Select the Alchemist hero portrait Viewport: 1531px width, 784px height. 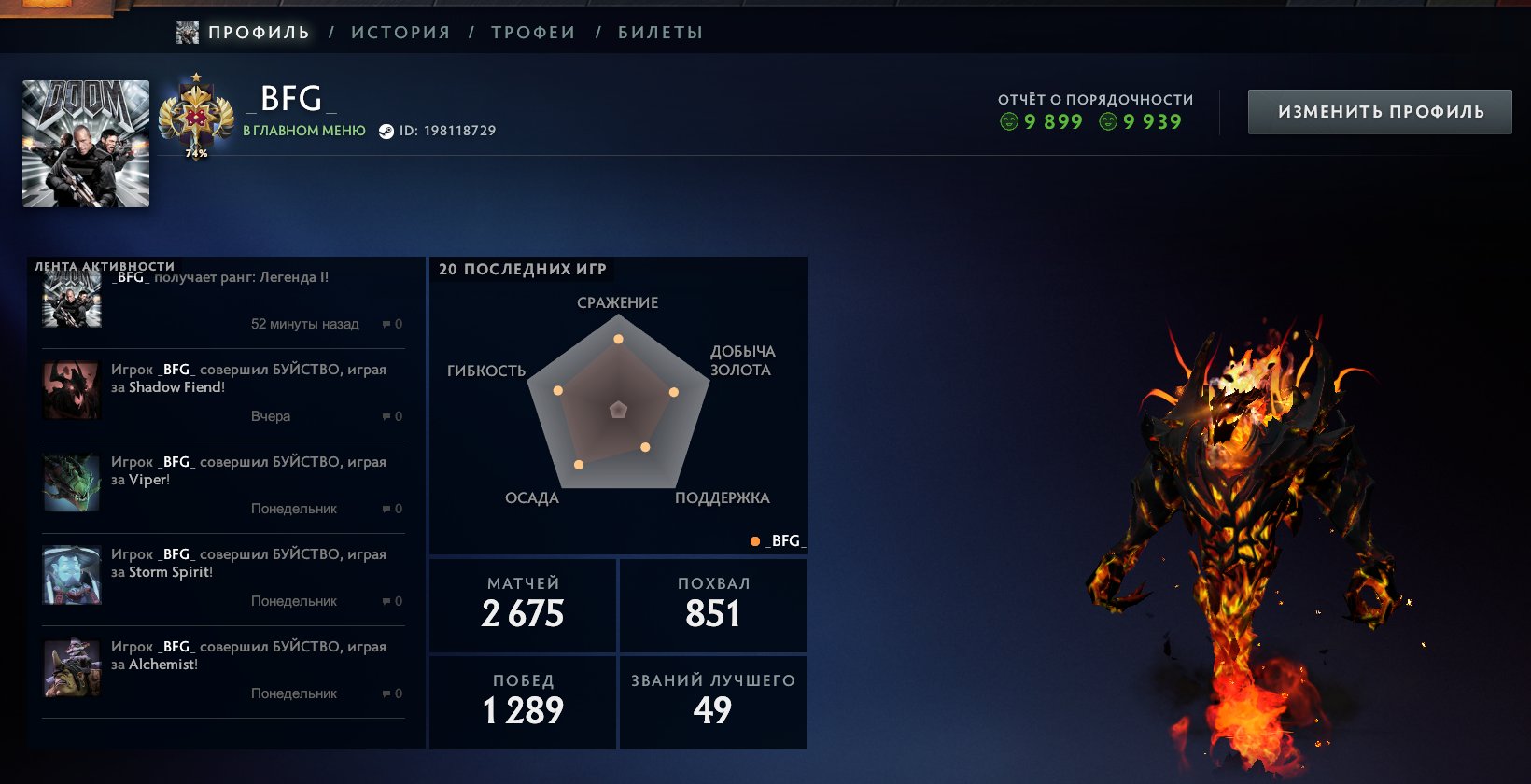pos(70,667)
